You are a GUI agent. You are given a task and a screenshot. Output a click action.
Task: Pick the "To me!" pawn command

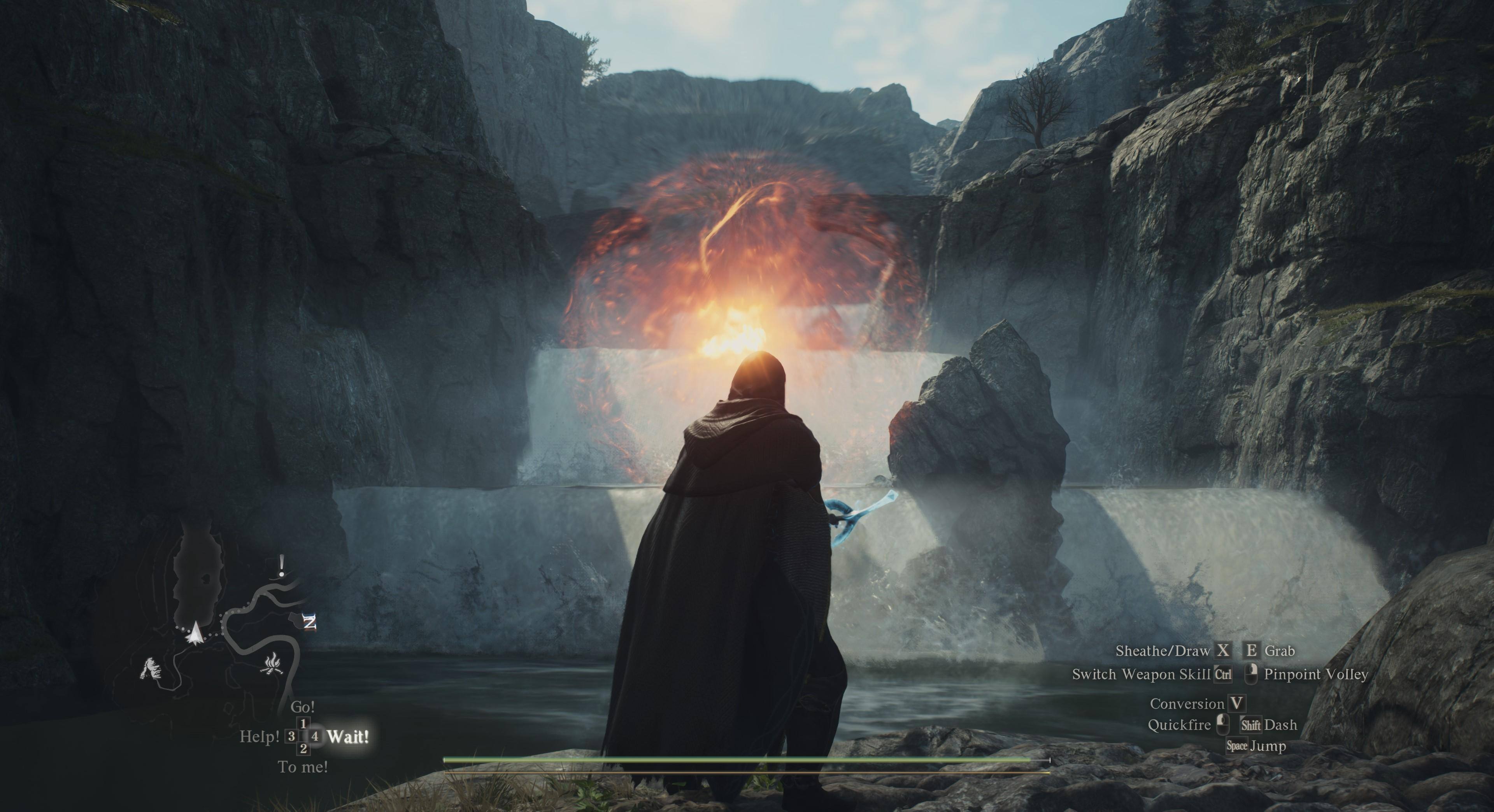click(x=303, y=767)
